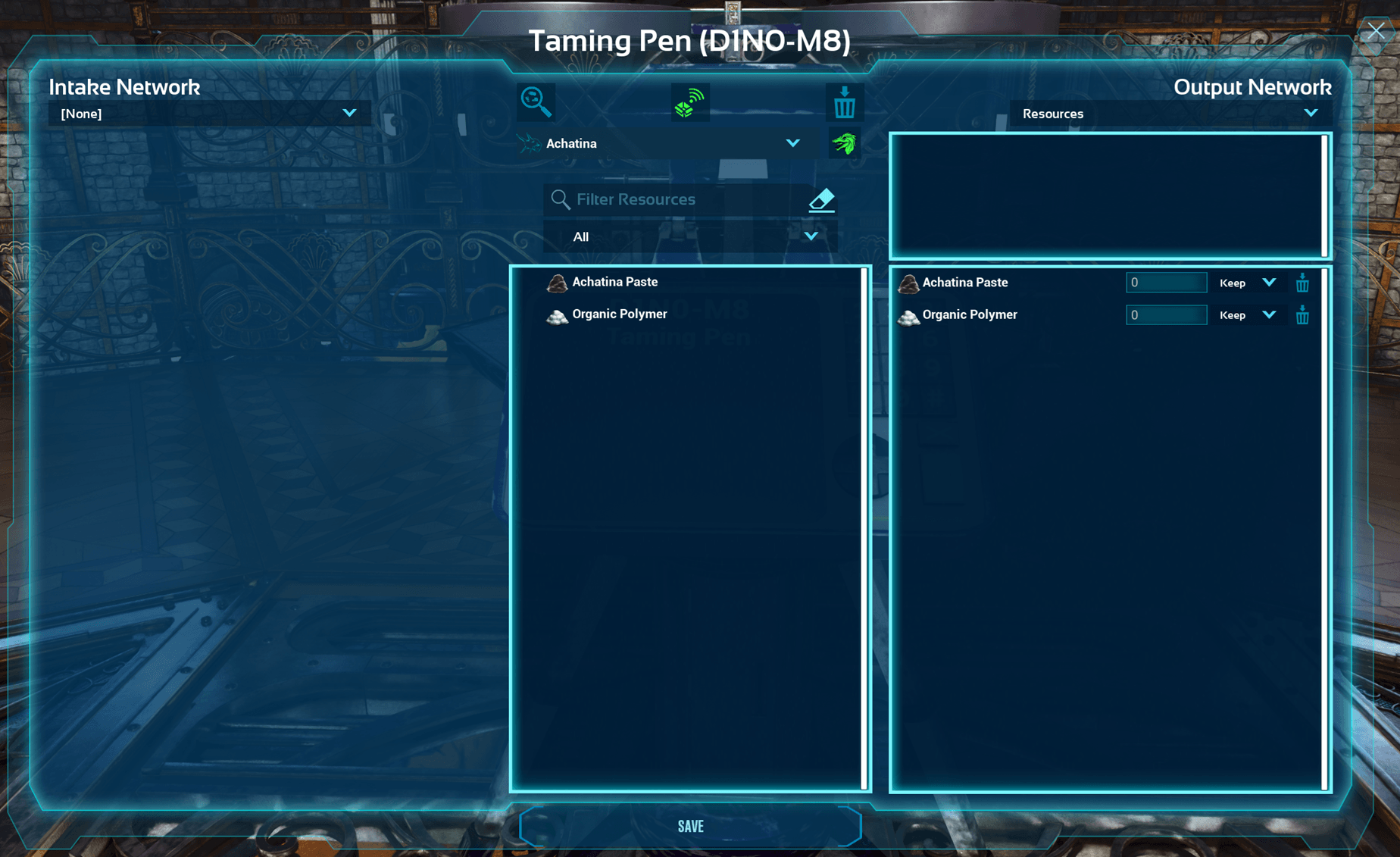Save the Taming Pen configuration
The width and height of the screenshot is (1400, 857).
[x=690, y=826]
